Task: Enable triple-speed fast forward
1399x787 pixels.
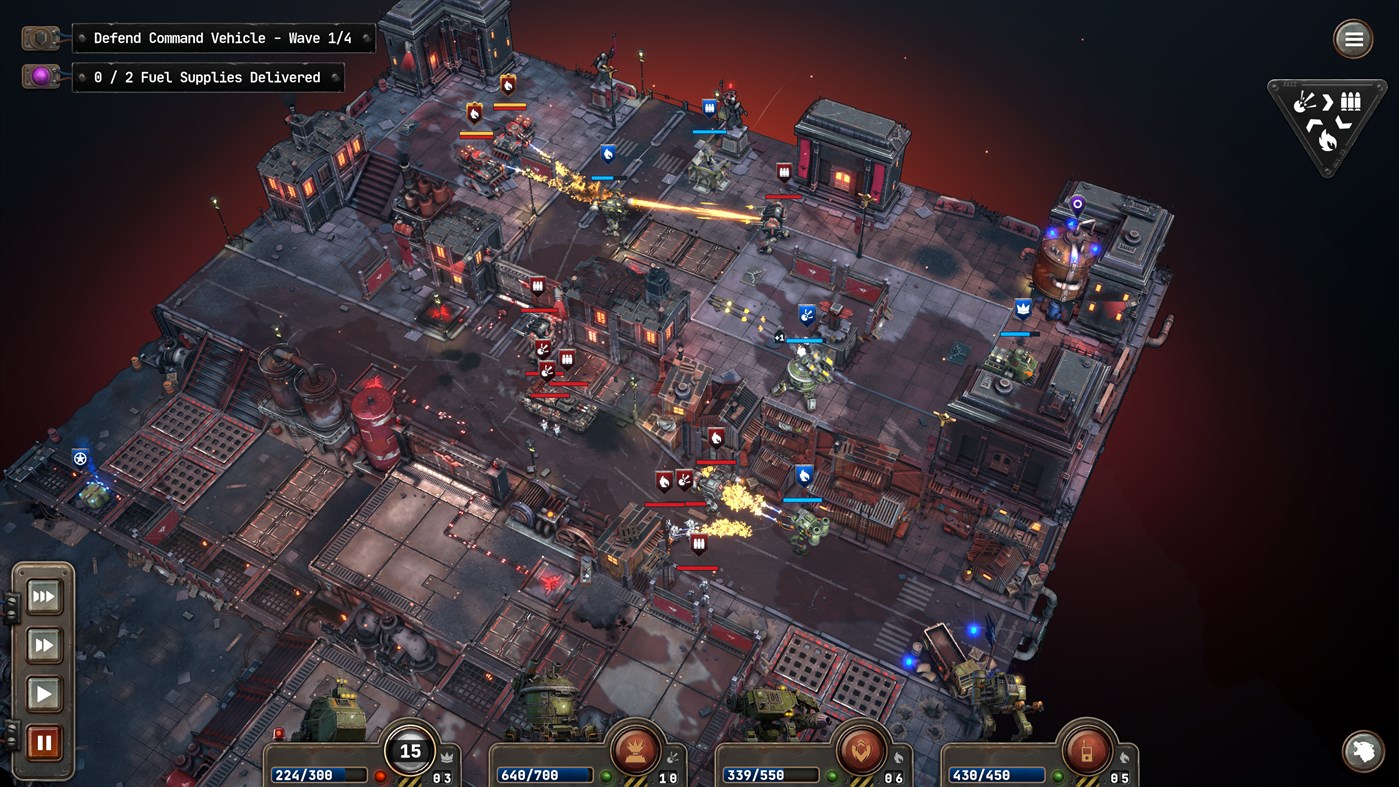Action: pos(44,596)
